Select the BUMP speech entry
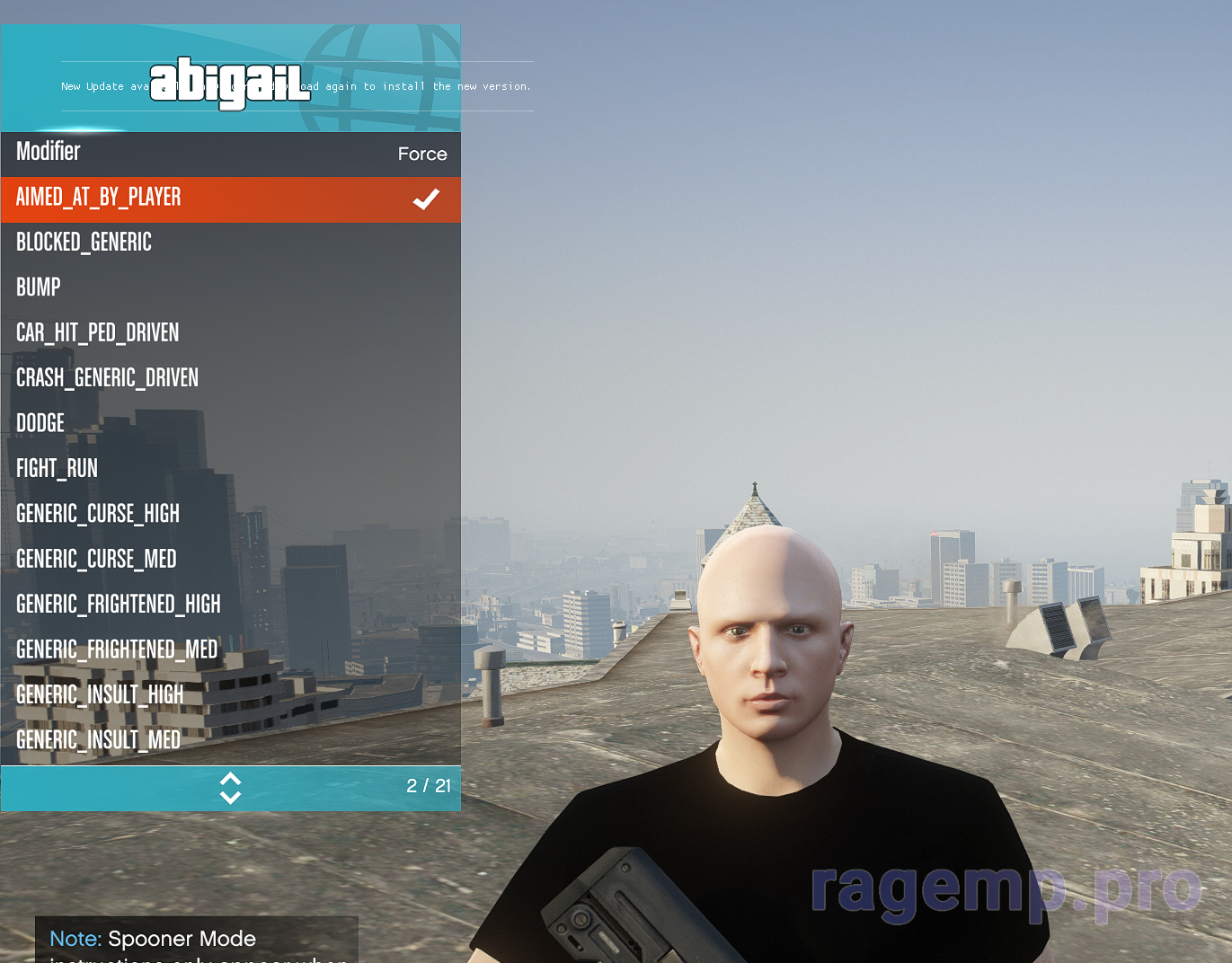The width and height of the screenshot is (1232, 963). (x=230, y=288)
